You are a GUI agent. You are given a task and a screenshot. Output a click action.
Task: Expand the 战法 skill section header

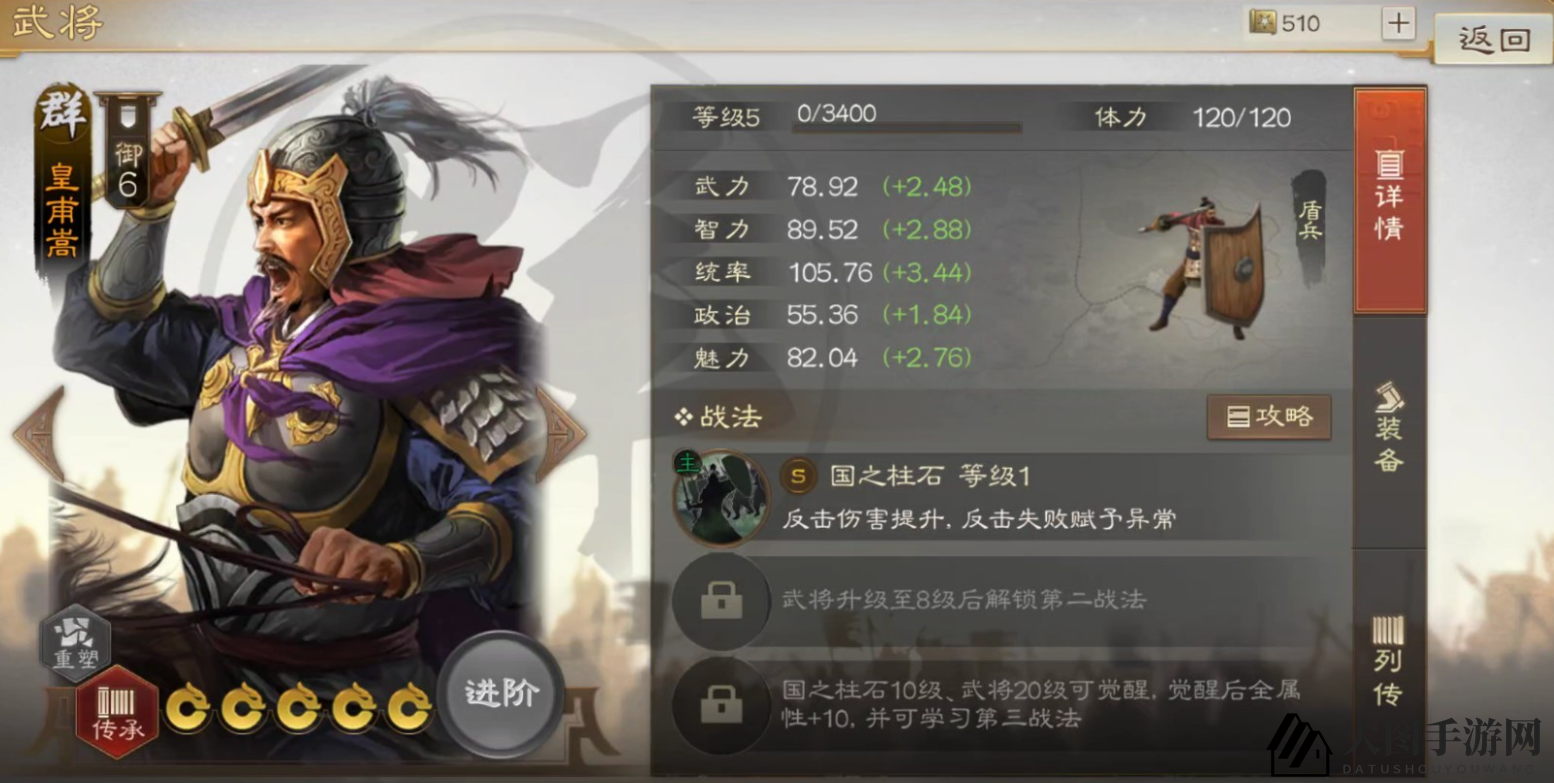[x=719, y=418]
